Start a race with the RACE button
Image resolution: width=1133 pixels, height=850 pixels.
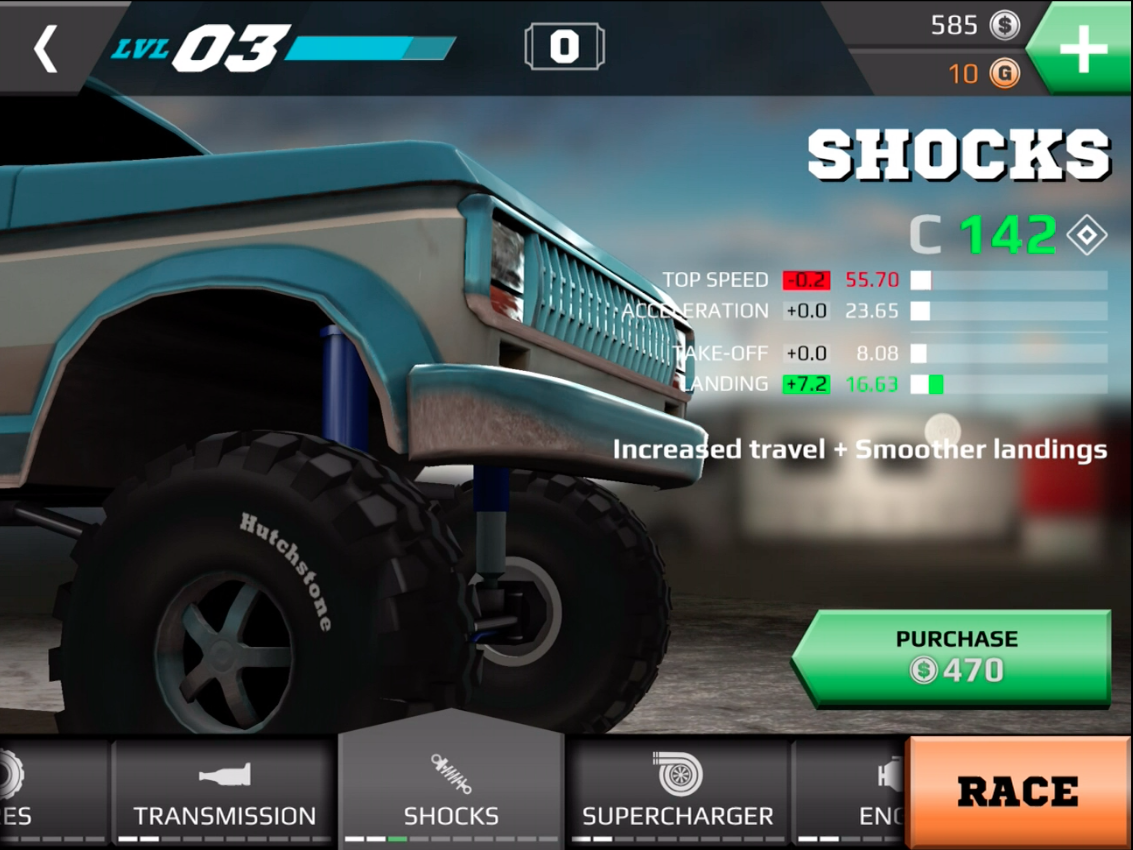pos(1018,792)
